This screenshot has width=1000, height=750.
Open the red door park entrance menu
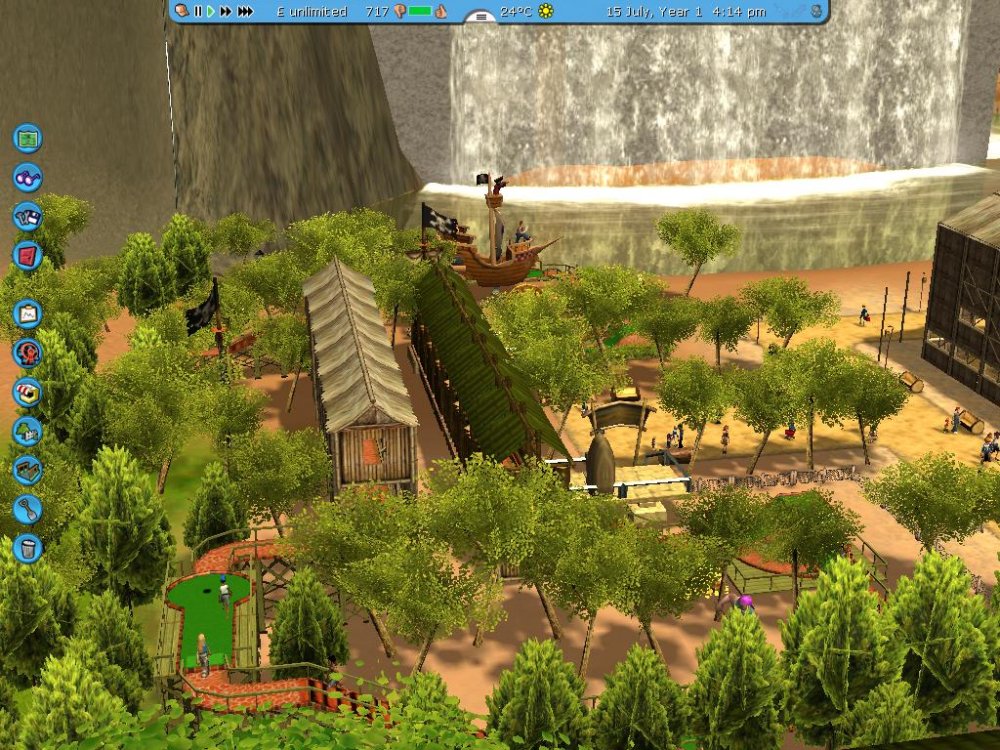point(28,255)
